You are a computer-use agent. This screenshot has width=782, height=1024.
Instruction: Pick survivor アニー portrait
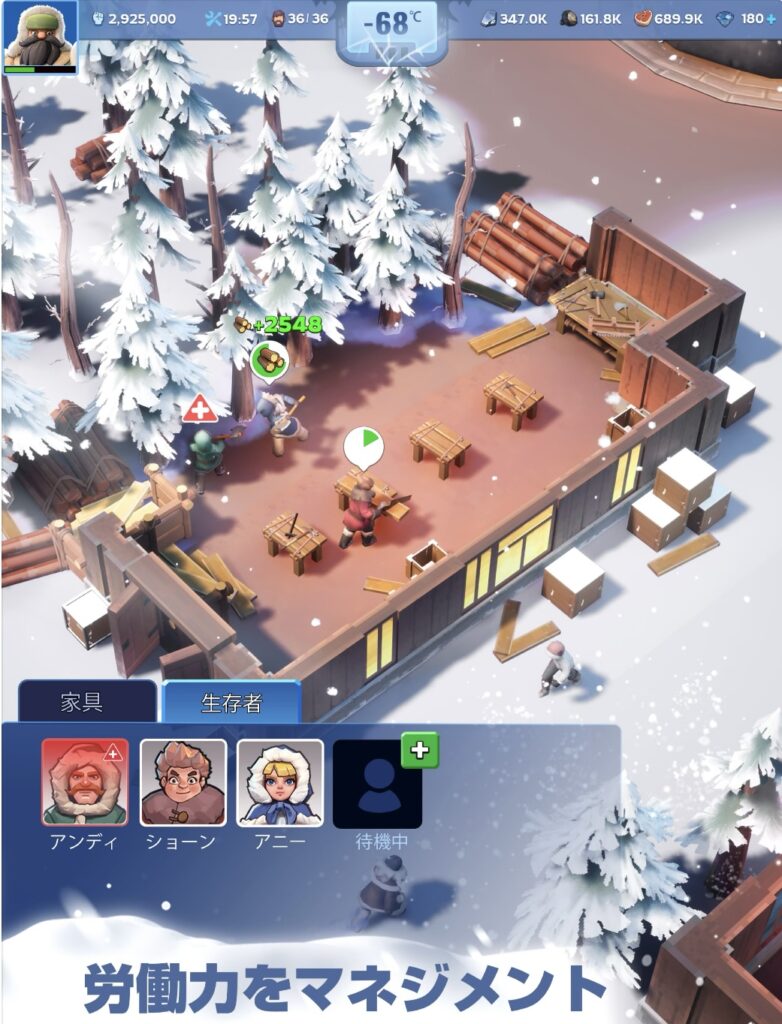point(280,783)
